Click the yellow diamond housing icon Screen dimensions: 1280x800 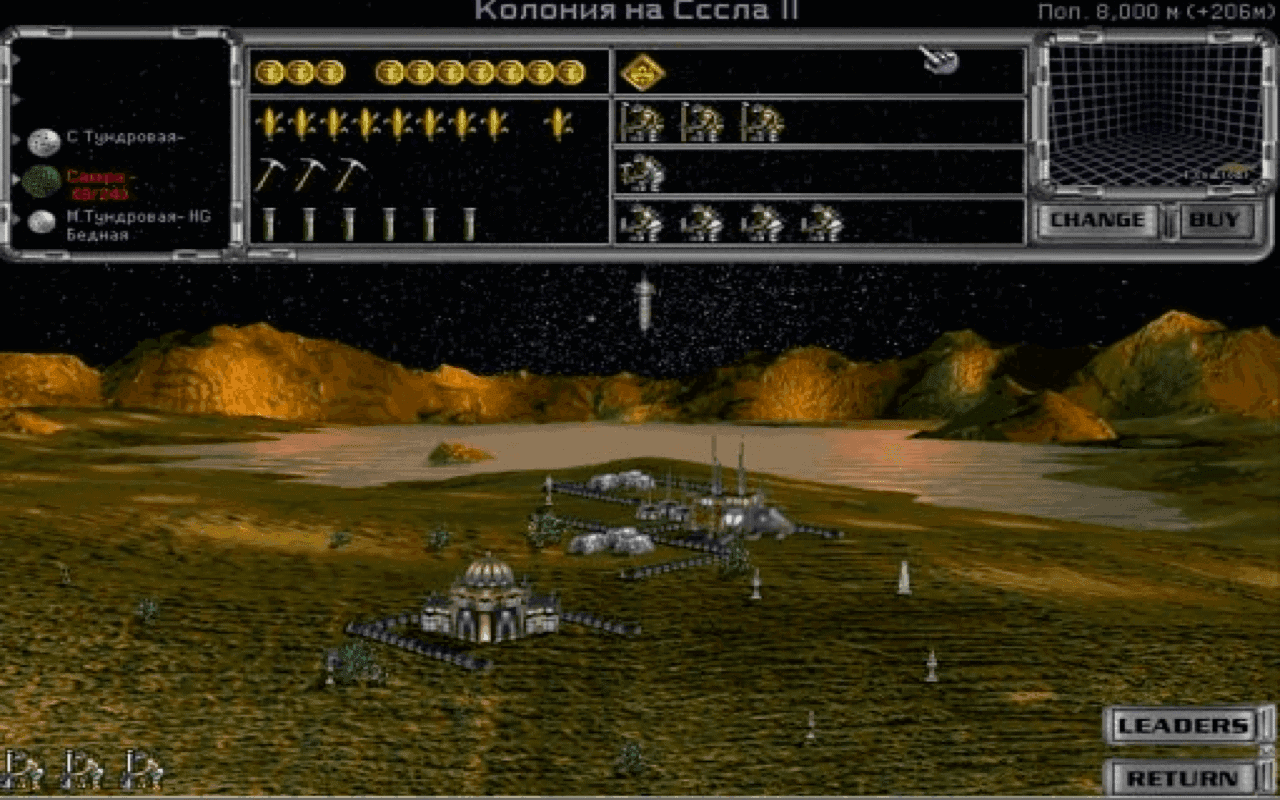point(640,72)
